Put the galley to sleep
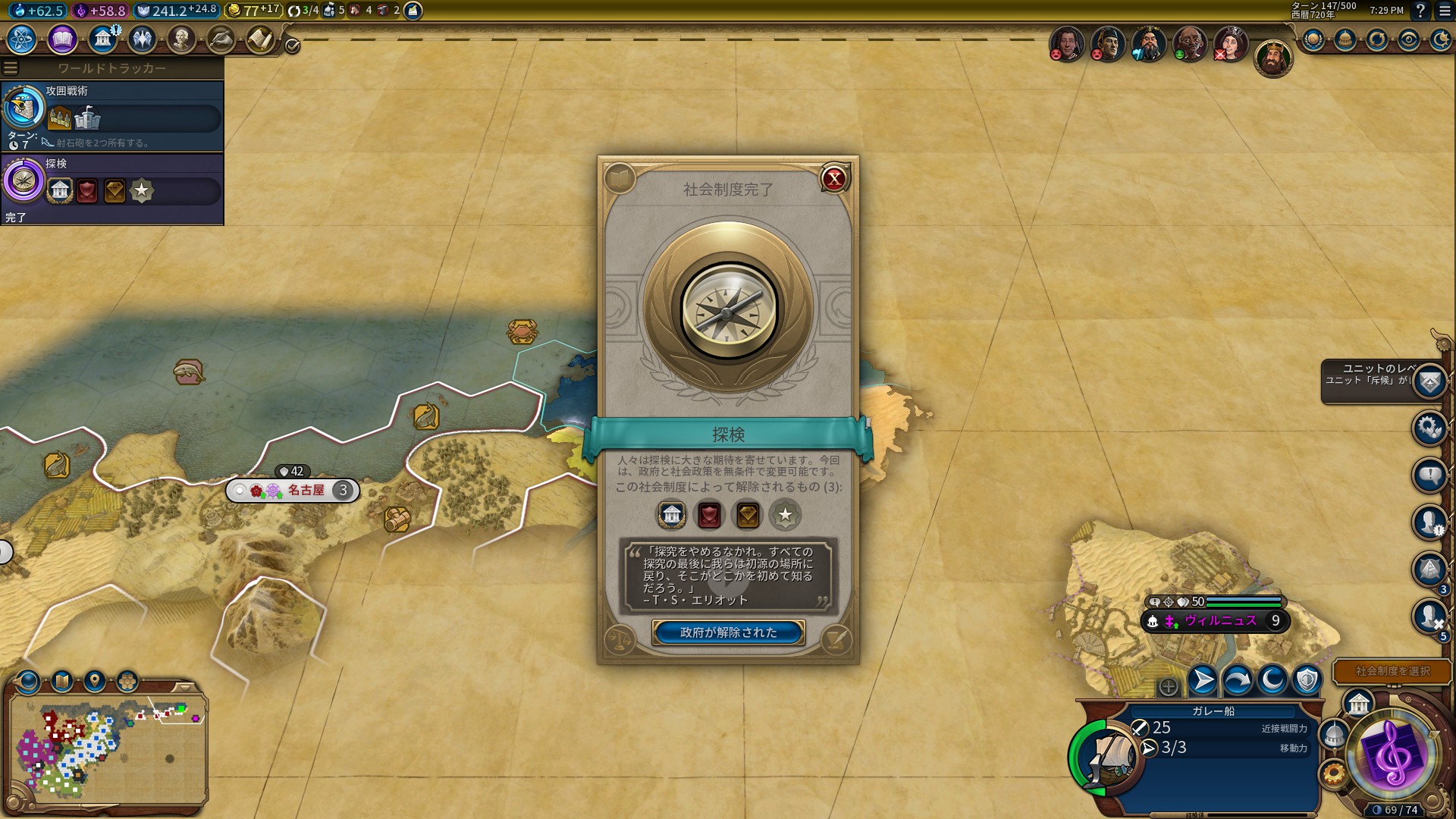This screenshot has height=819, width=1456. click(x=1272, y=680)
